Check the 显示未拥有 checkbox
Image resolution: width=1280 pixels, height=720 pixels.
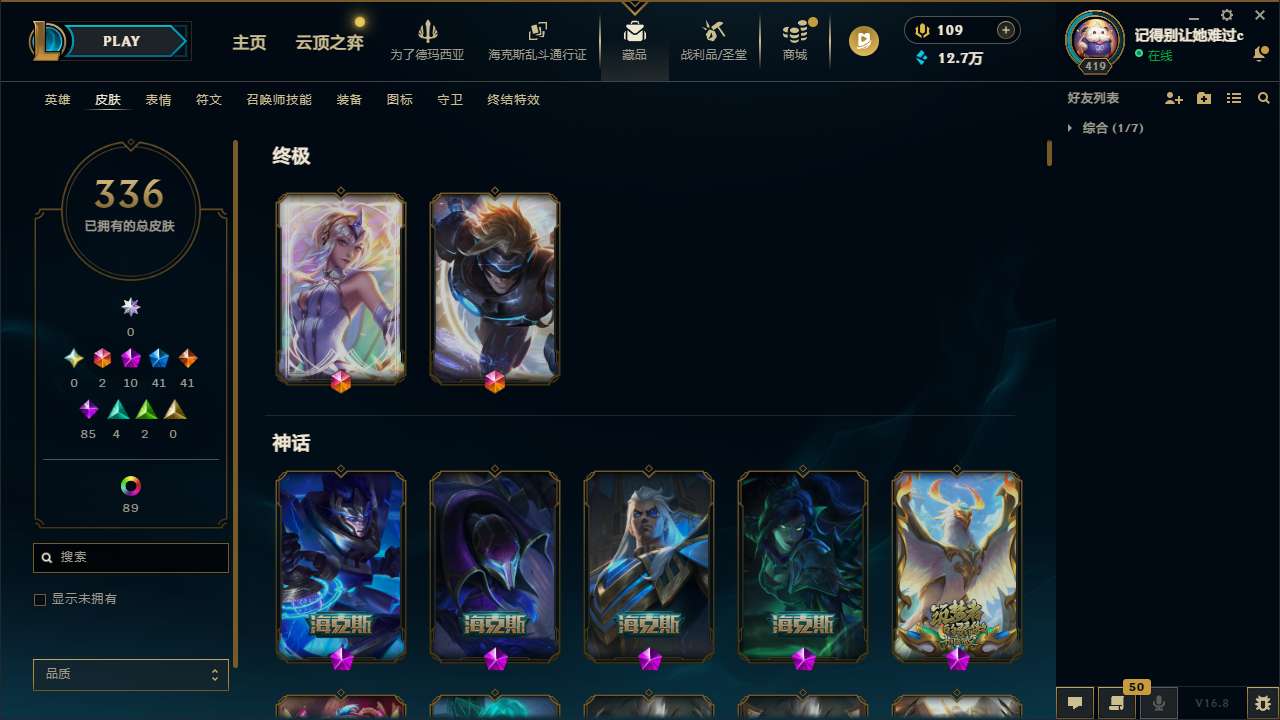(x=40, y=599)
